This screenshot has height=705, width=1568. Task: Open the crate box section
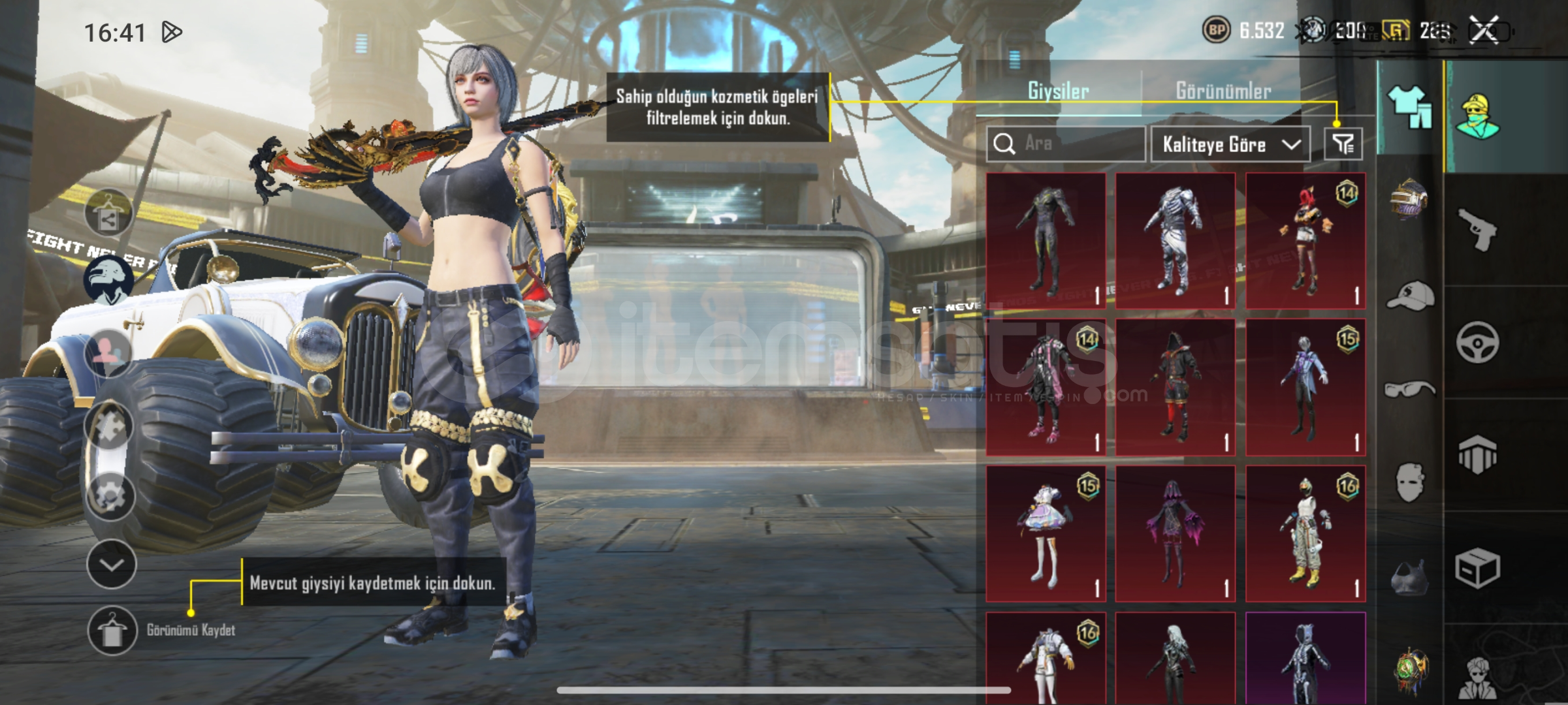1477,568
